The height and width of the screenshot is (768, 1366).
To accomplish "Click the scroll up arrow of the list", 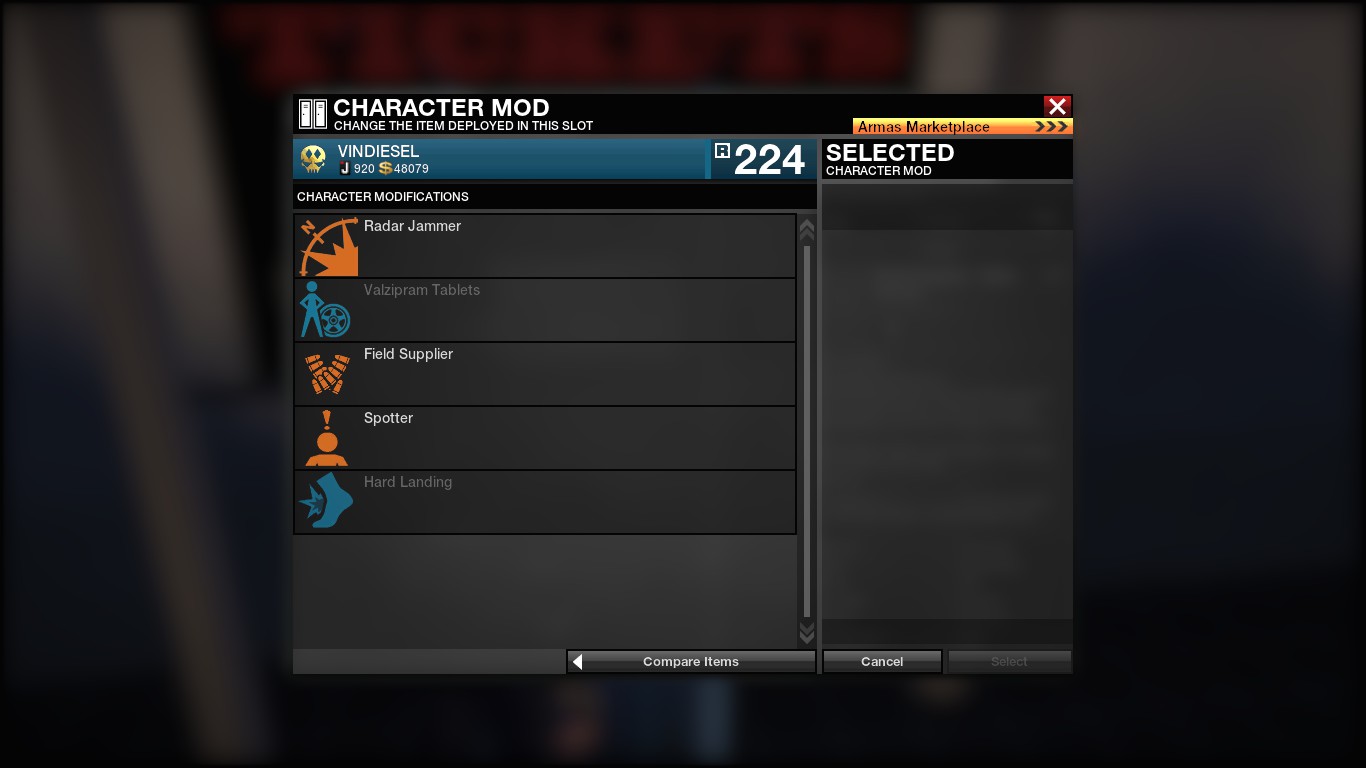I will pos(807,230).
